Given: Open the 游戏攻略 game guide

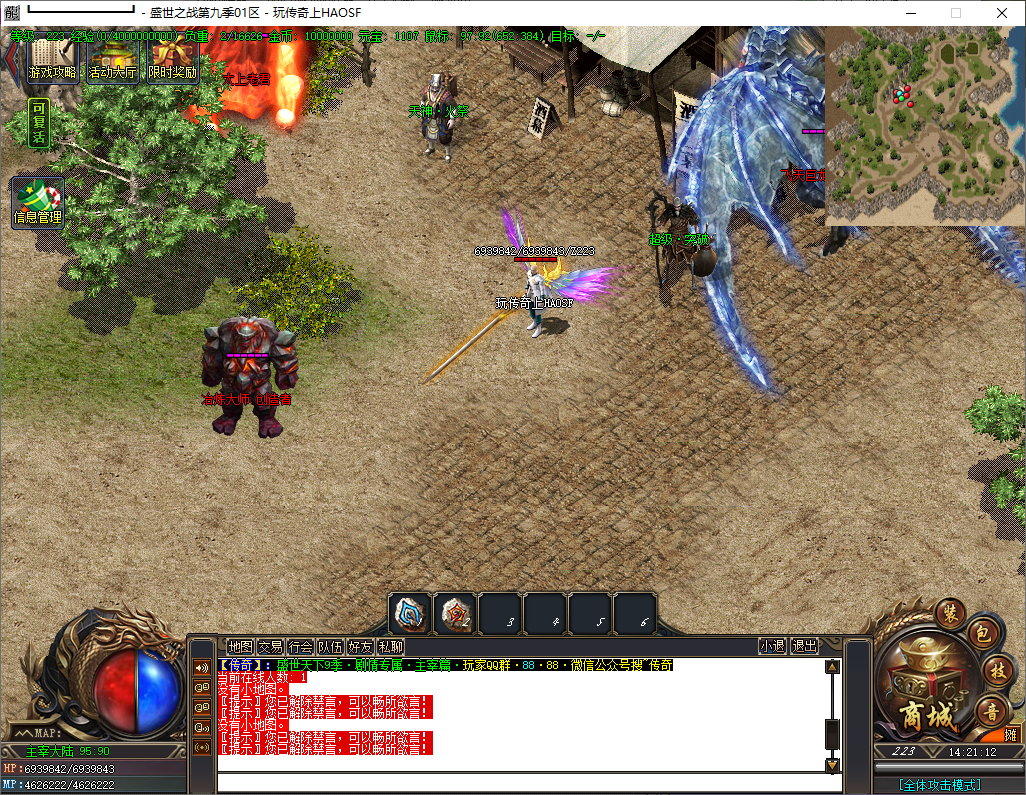Looking at the screenshot, I should 52,60.
